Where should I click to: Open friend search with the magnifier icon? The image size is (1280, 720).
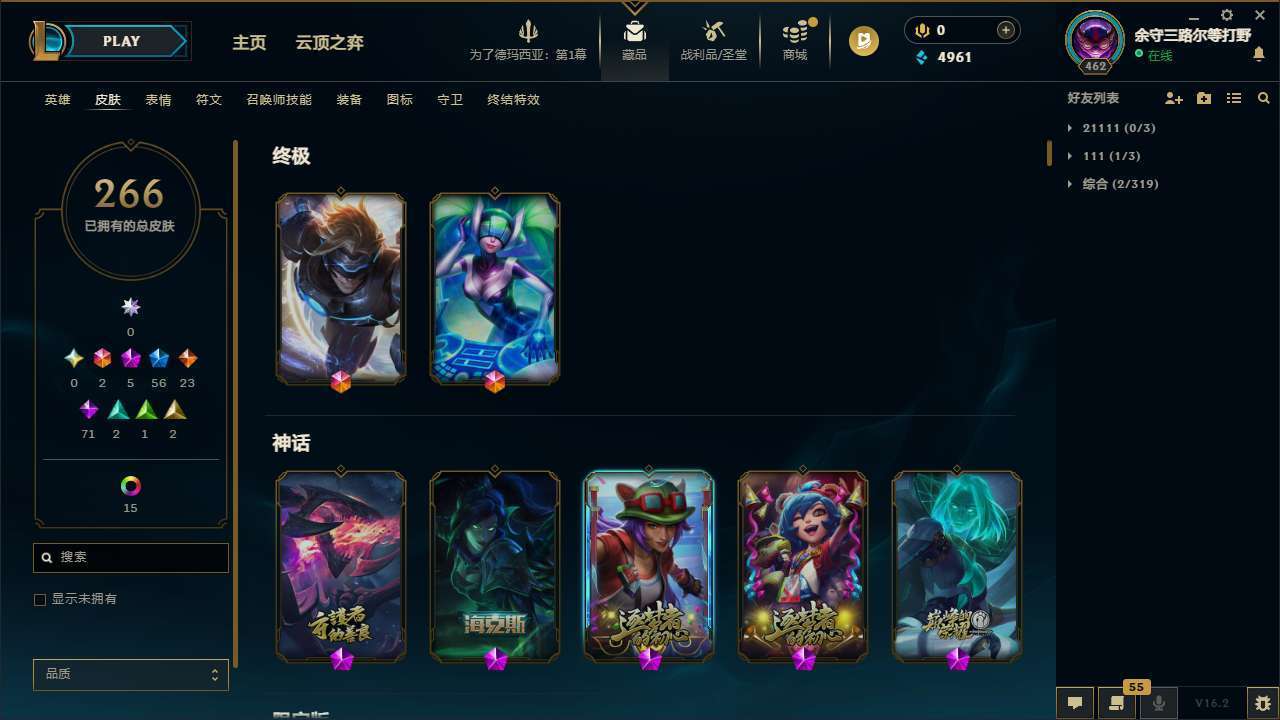[x=1263, y=98]
